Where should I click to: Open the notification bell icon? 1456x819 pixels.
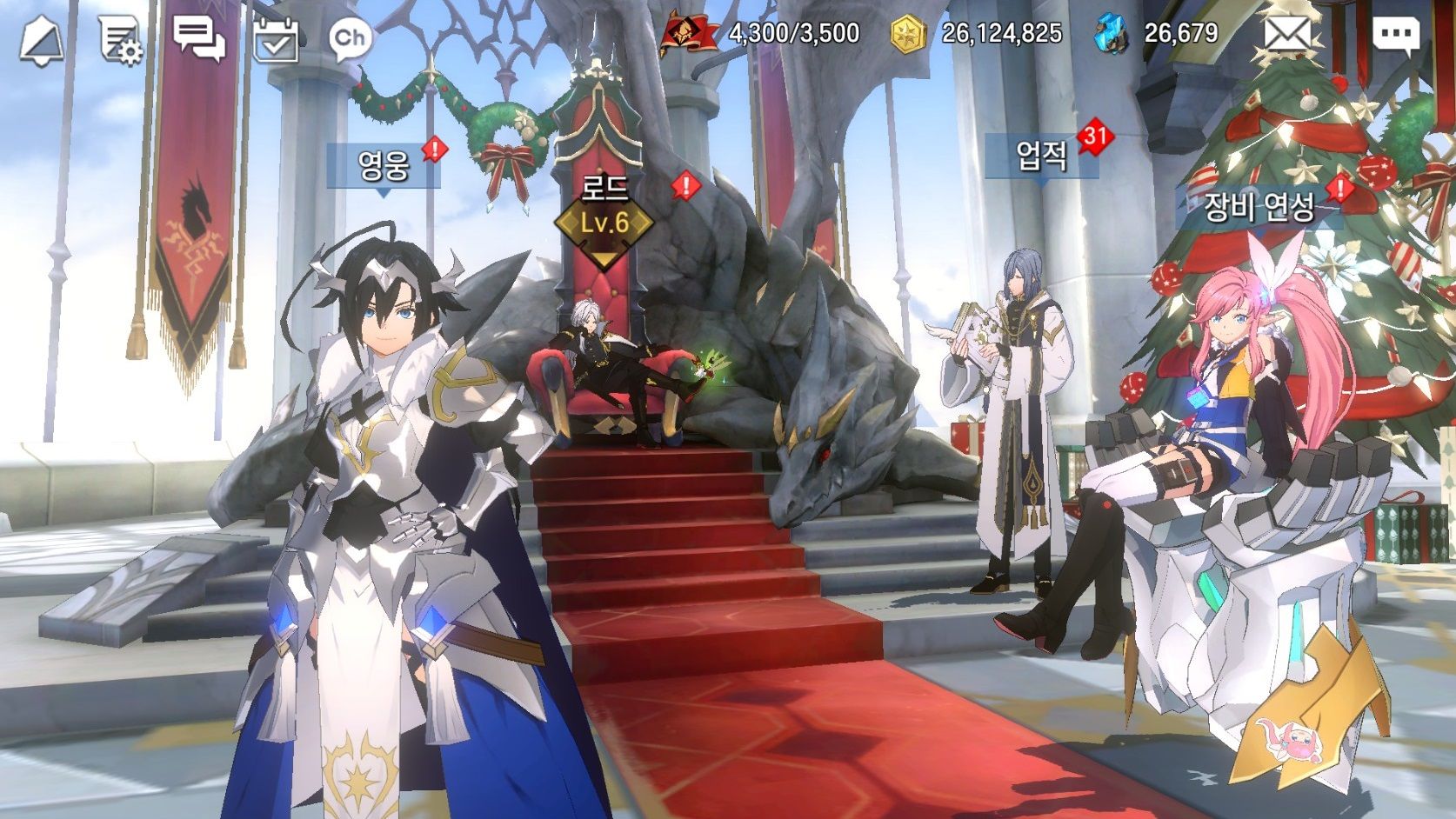pos(41,39)
